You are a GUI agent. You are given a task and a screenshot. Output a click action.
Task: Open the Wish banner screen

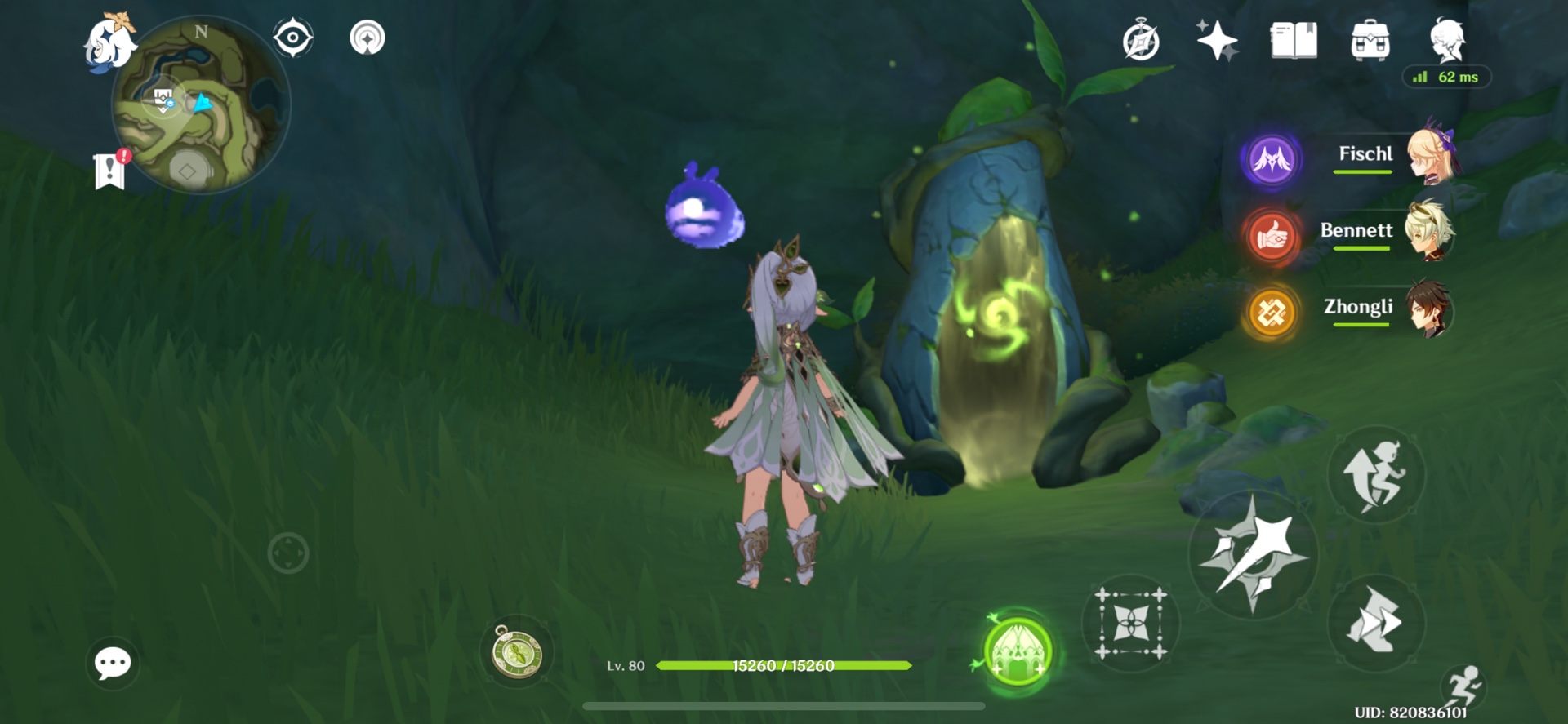click(1215, 39)
